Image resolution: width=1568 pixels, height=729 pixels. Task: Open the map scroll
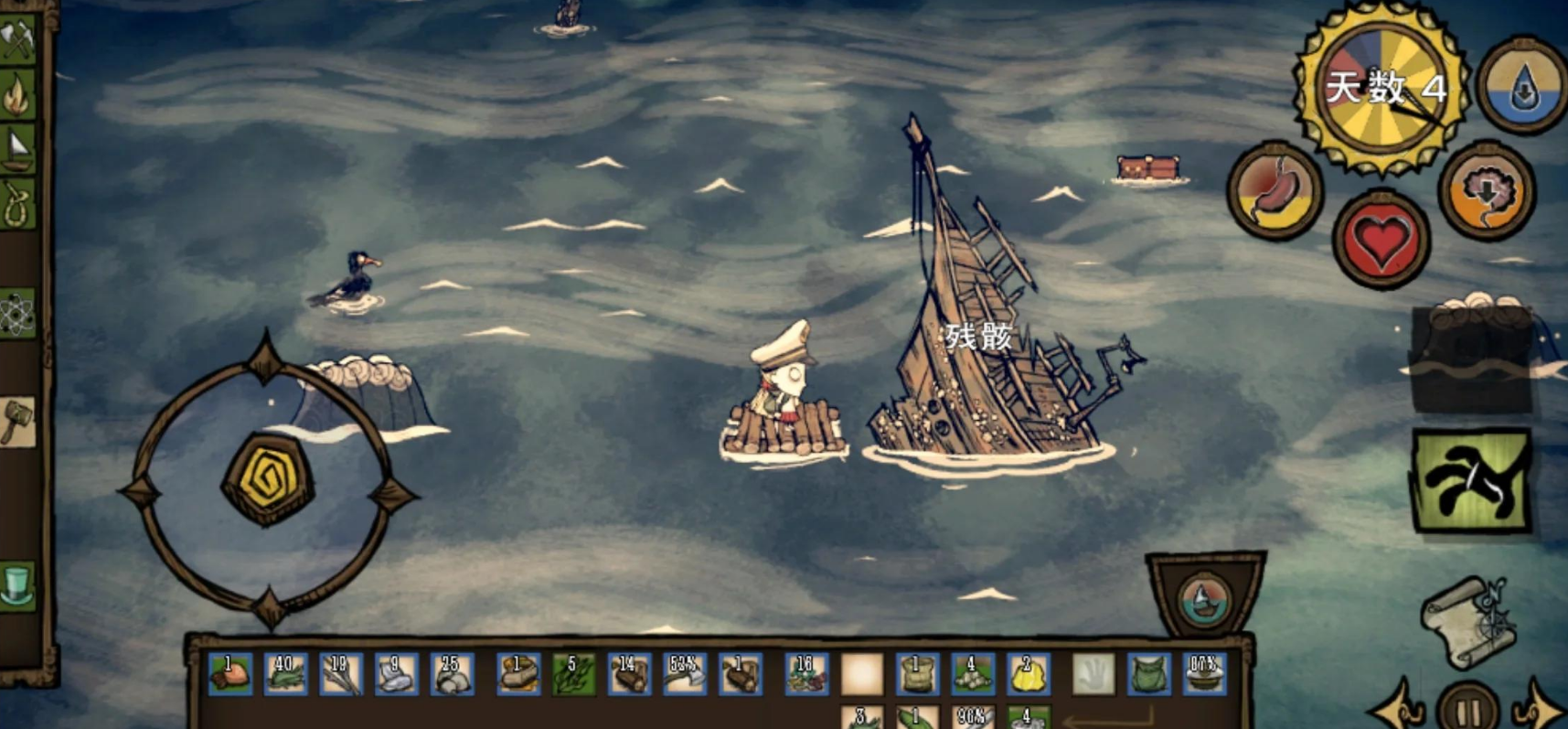coord(1467,622)
